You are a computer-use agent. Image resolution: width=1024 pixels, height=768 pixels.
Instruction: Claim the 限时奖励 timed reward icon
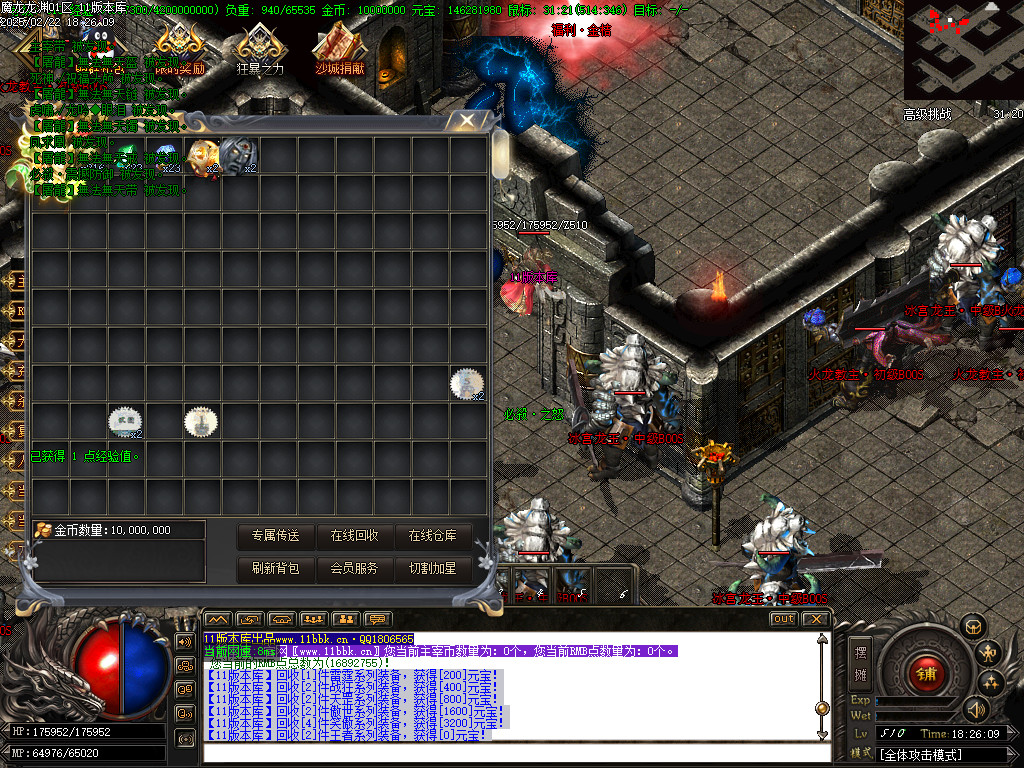180,50
